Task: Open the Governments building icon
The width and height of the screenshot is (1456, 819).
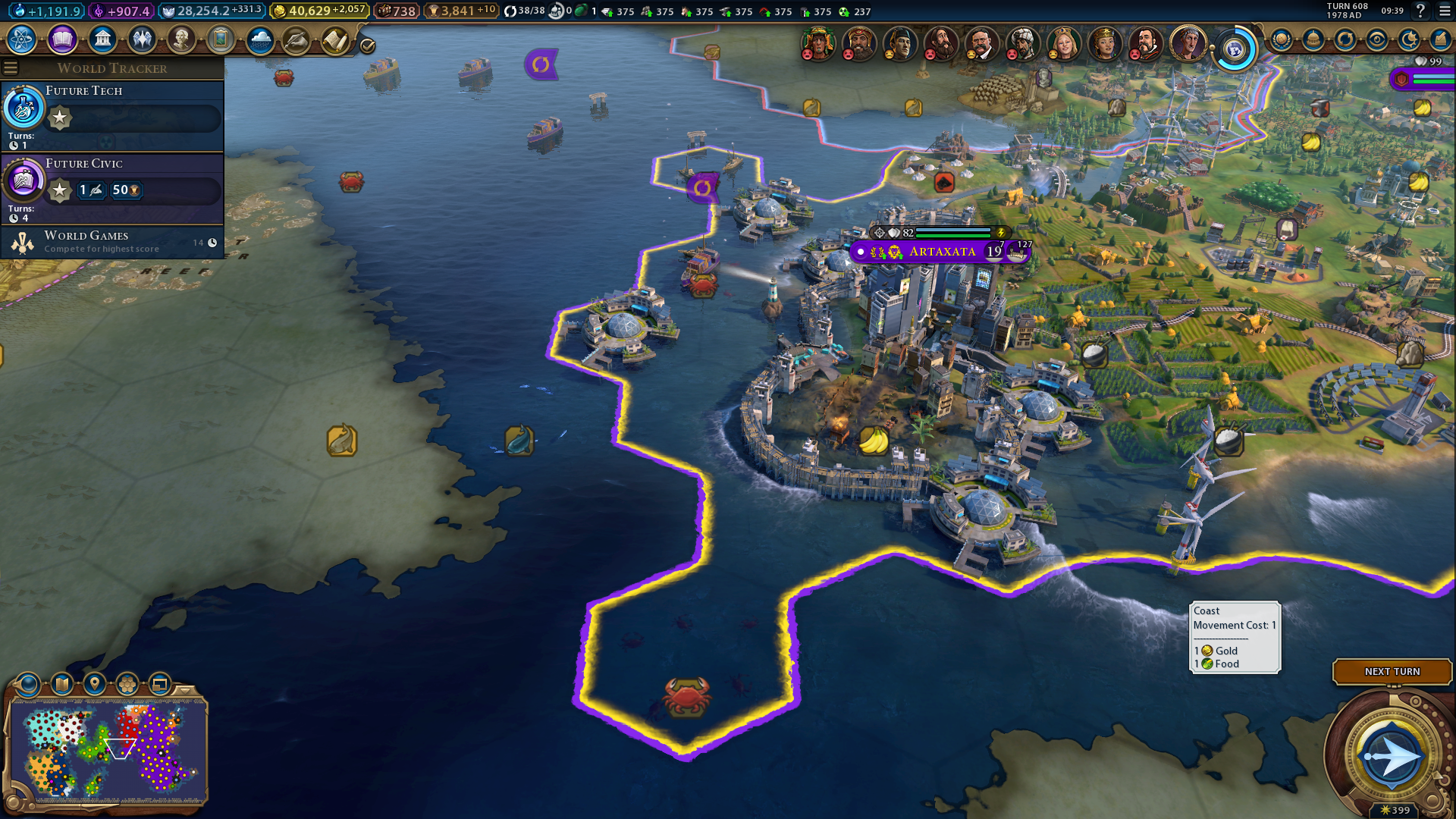Action: click(x=102, y=39)
